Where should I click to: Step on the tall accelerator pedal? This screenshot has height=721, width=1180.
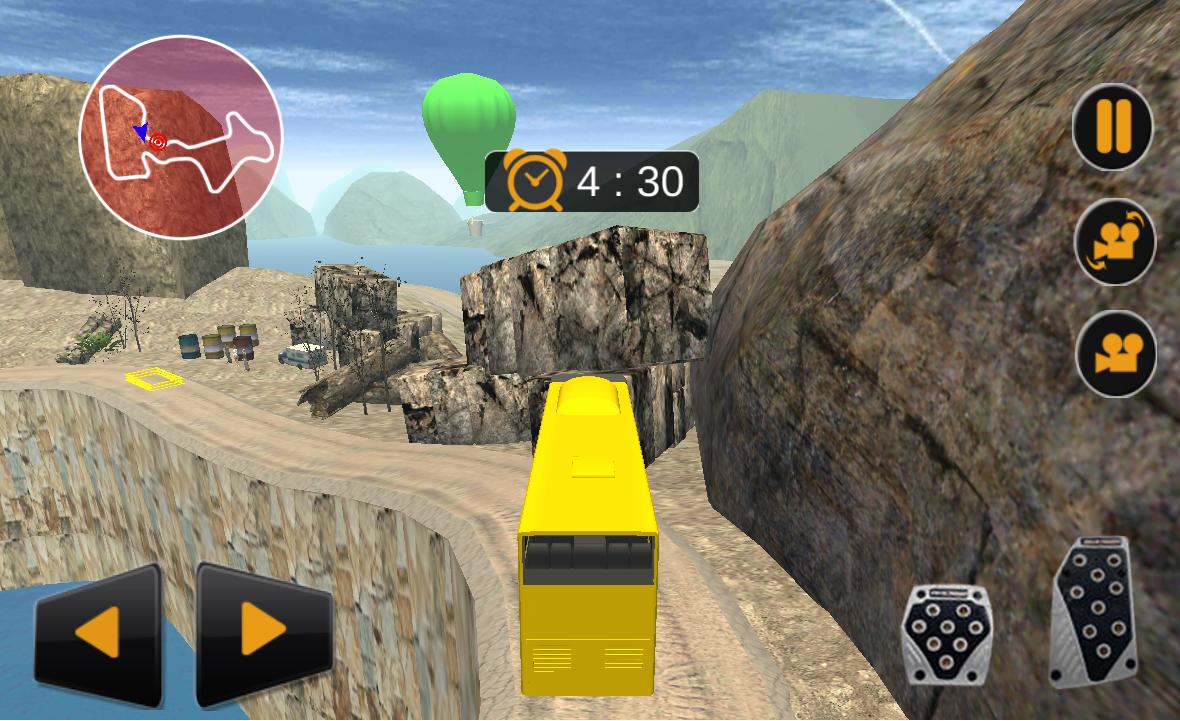pos(1095,612)
